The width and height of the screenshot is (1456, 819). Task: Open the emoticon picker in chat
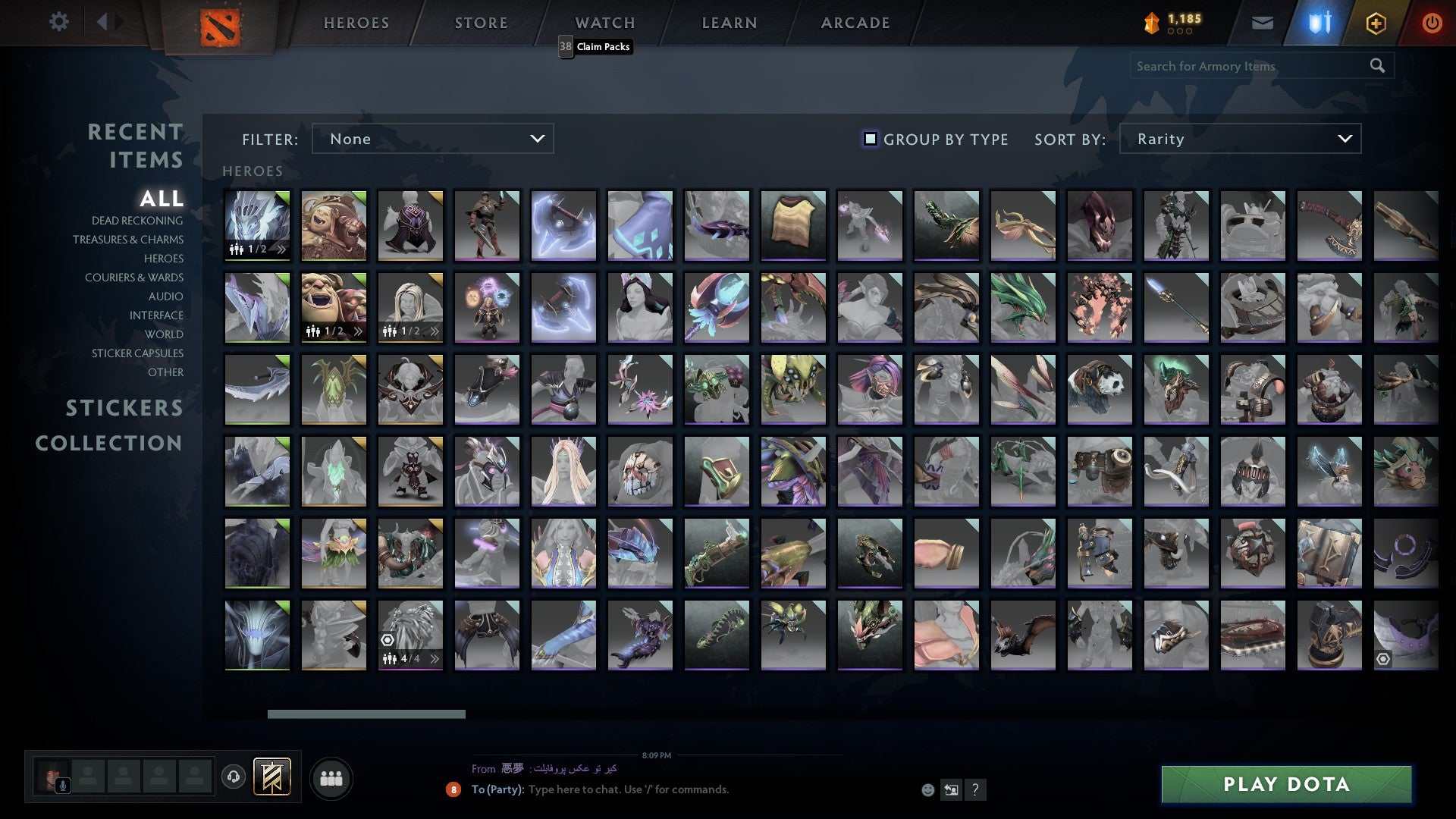click(x=927, y=789)
